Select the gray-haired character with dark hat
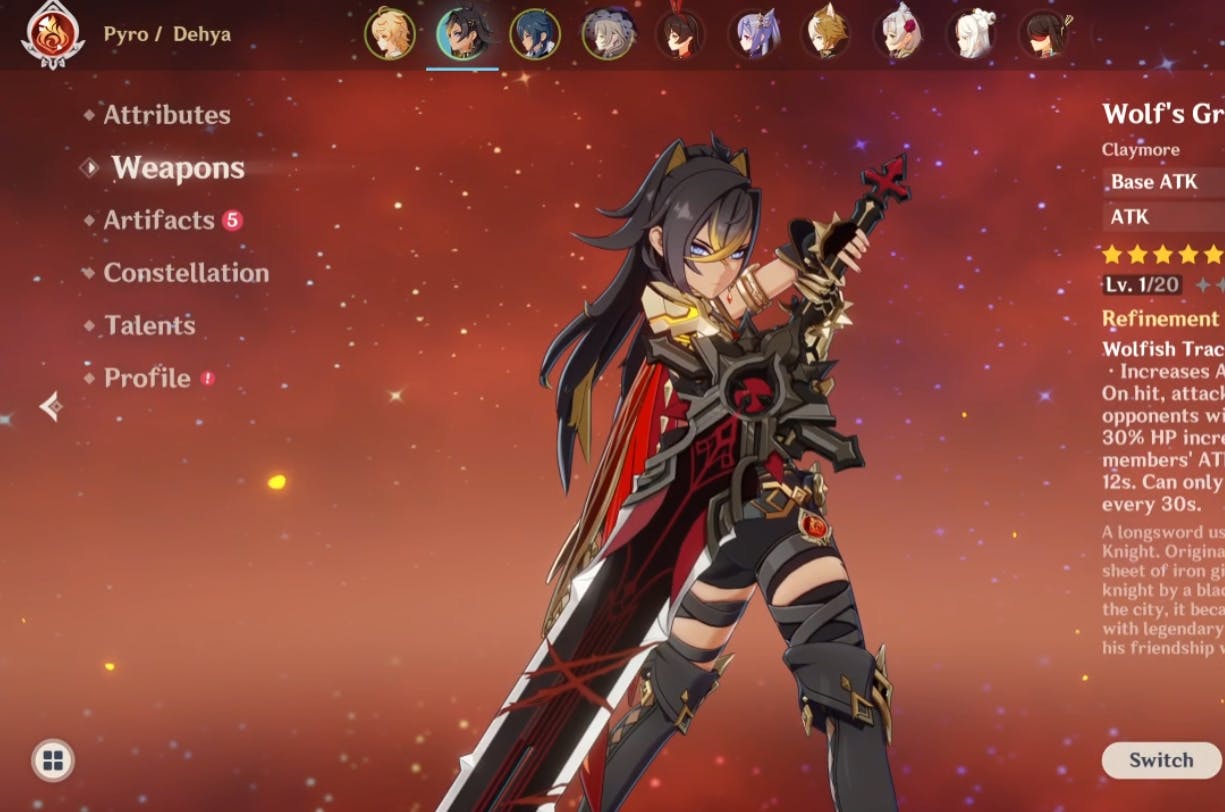This screenshot has height=812, width=1225. 608,34
